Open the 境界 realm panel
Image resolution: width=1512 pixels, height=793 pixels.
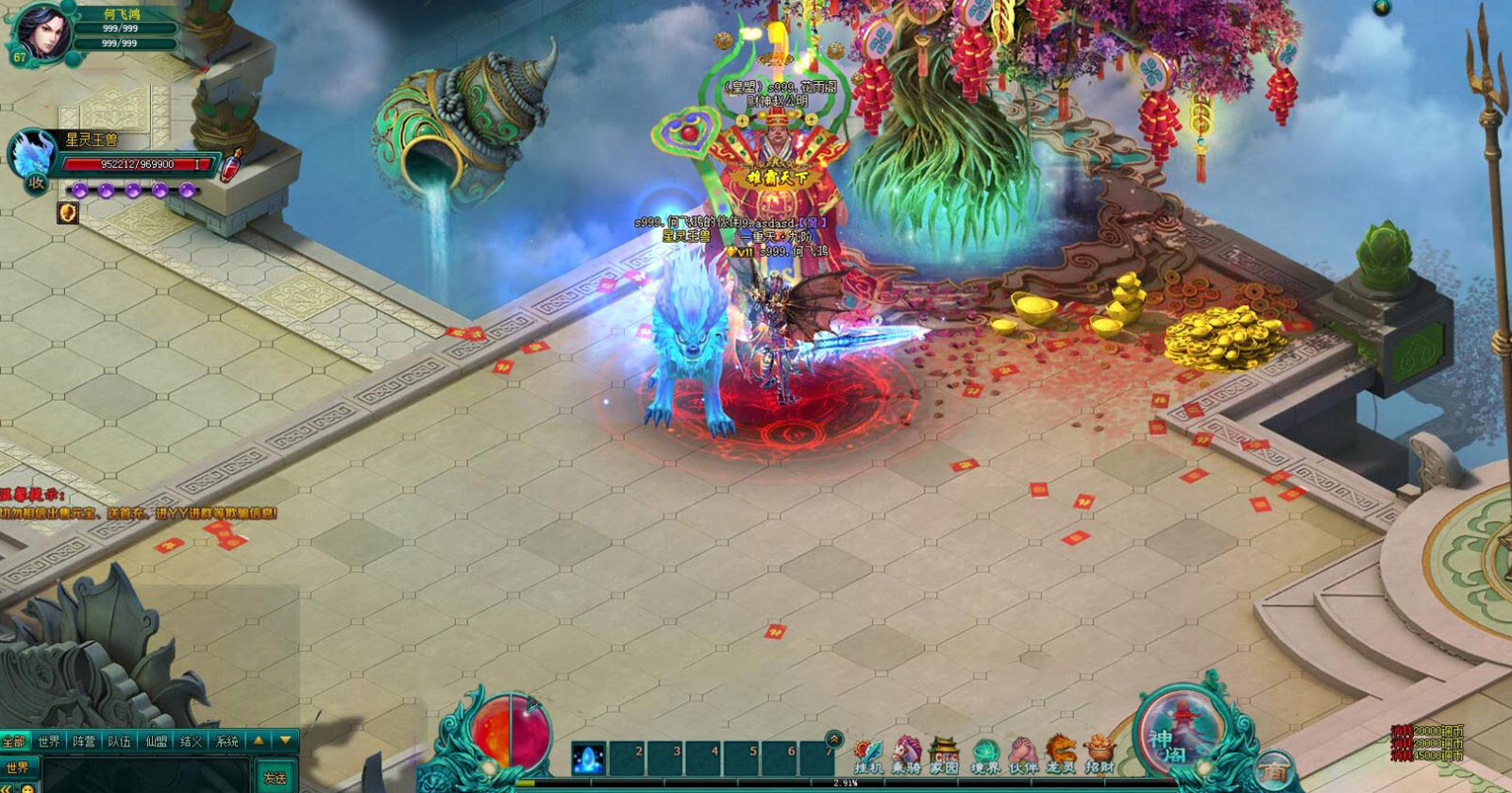(x=984, y=756)
